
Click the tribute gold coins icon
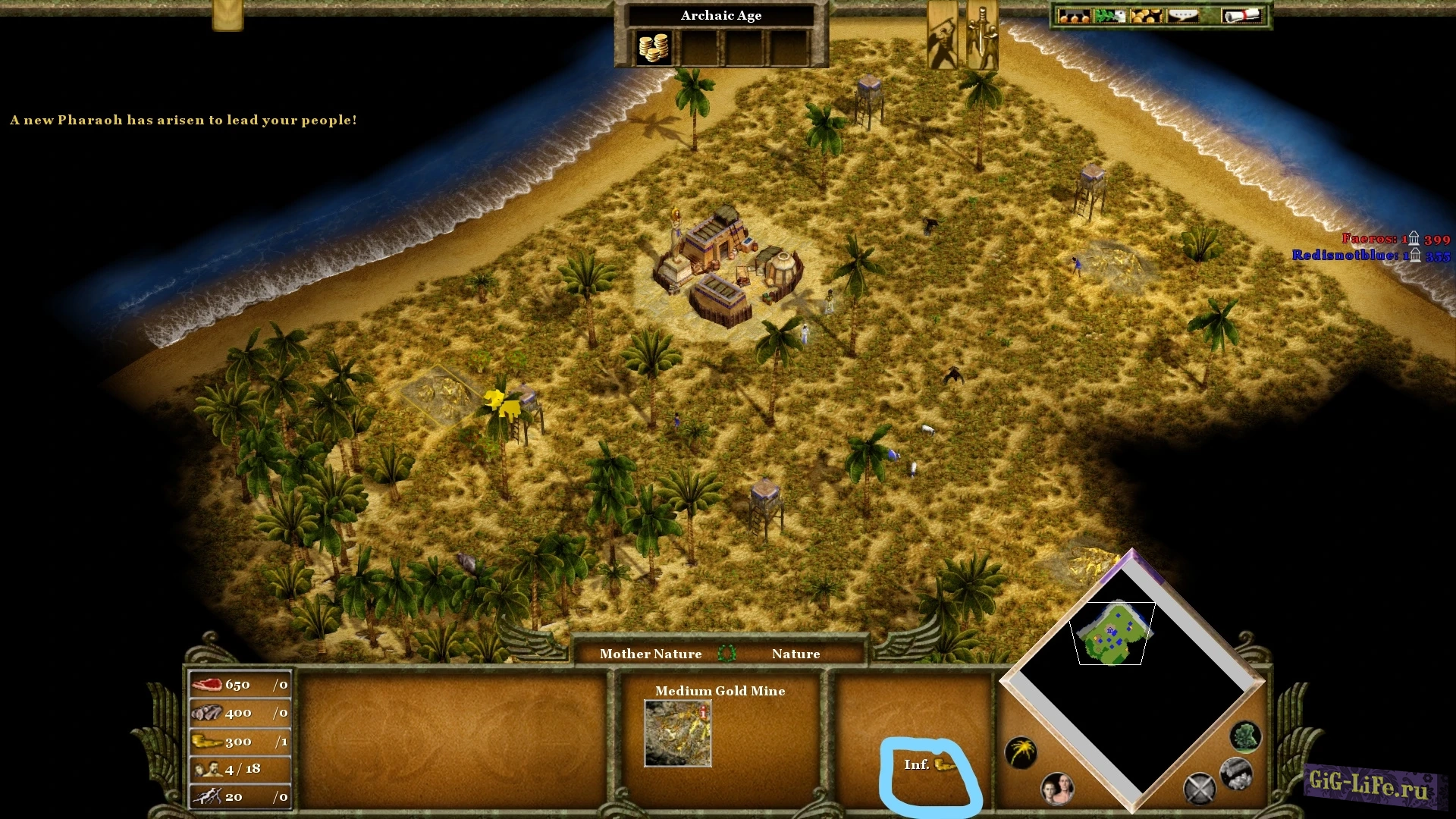pyautogui.click(x=1147, y=15)
